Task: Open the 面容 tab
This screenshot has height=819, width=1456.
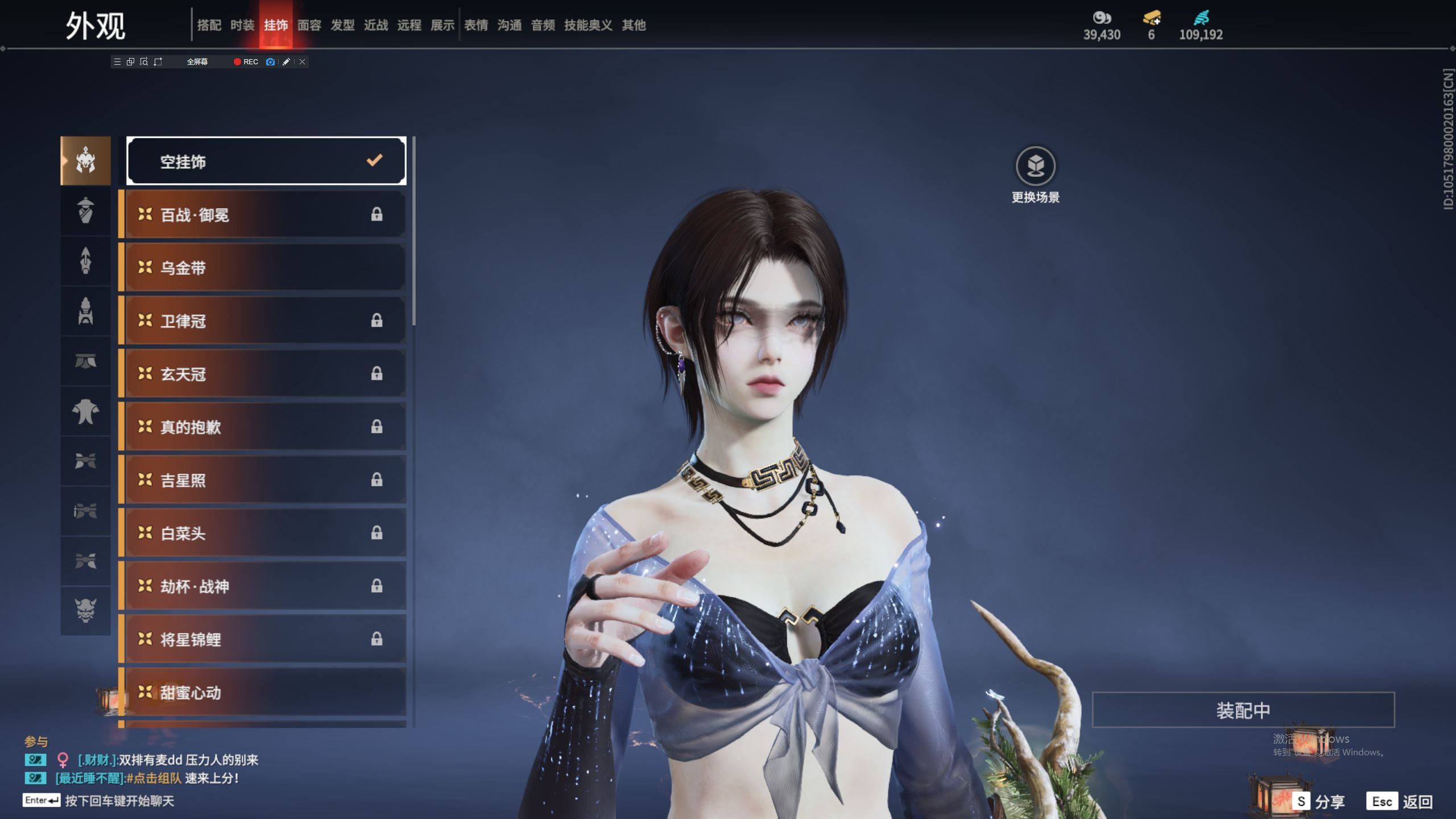Action: tap(309, 25)
